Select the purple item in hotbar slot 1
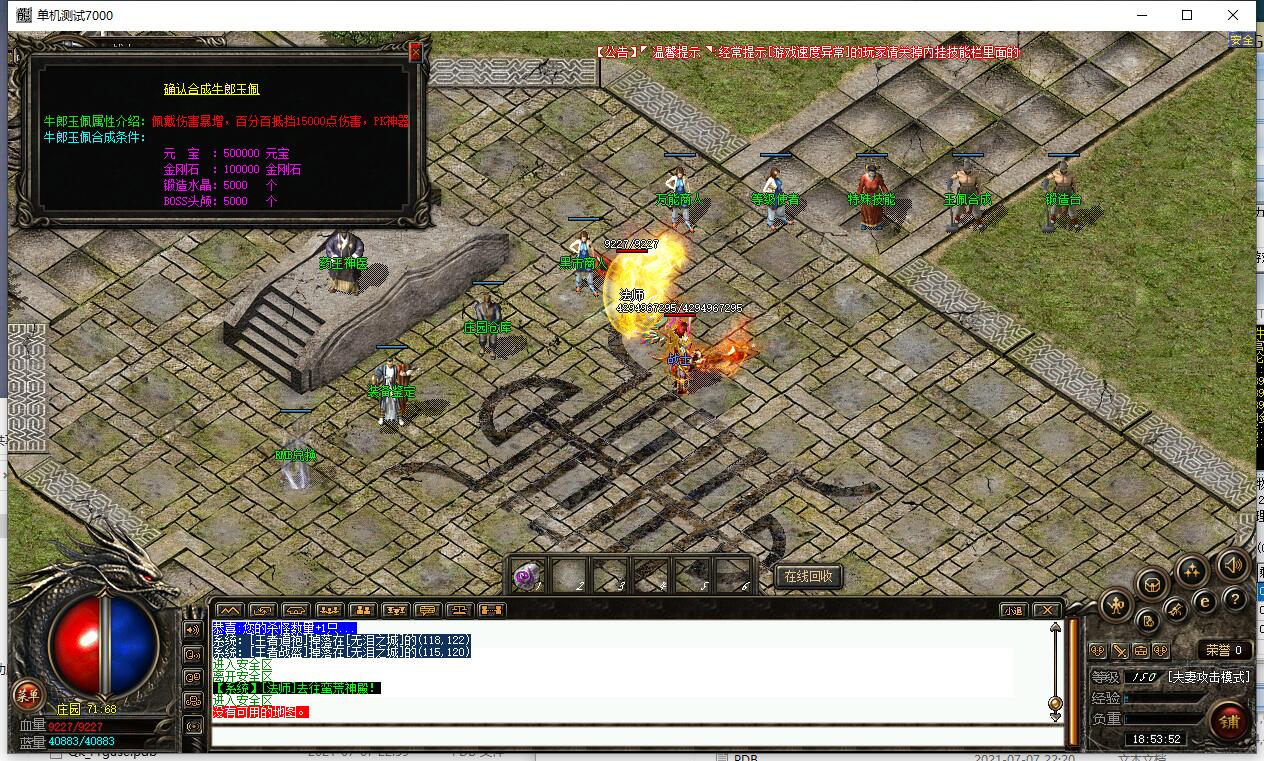The width and height of the screenshot is (1264, 761). pos(527,575)
